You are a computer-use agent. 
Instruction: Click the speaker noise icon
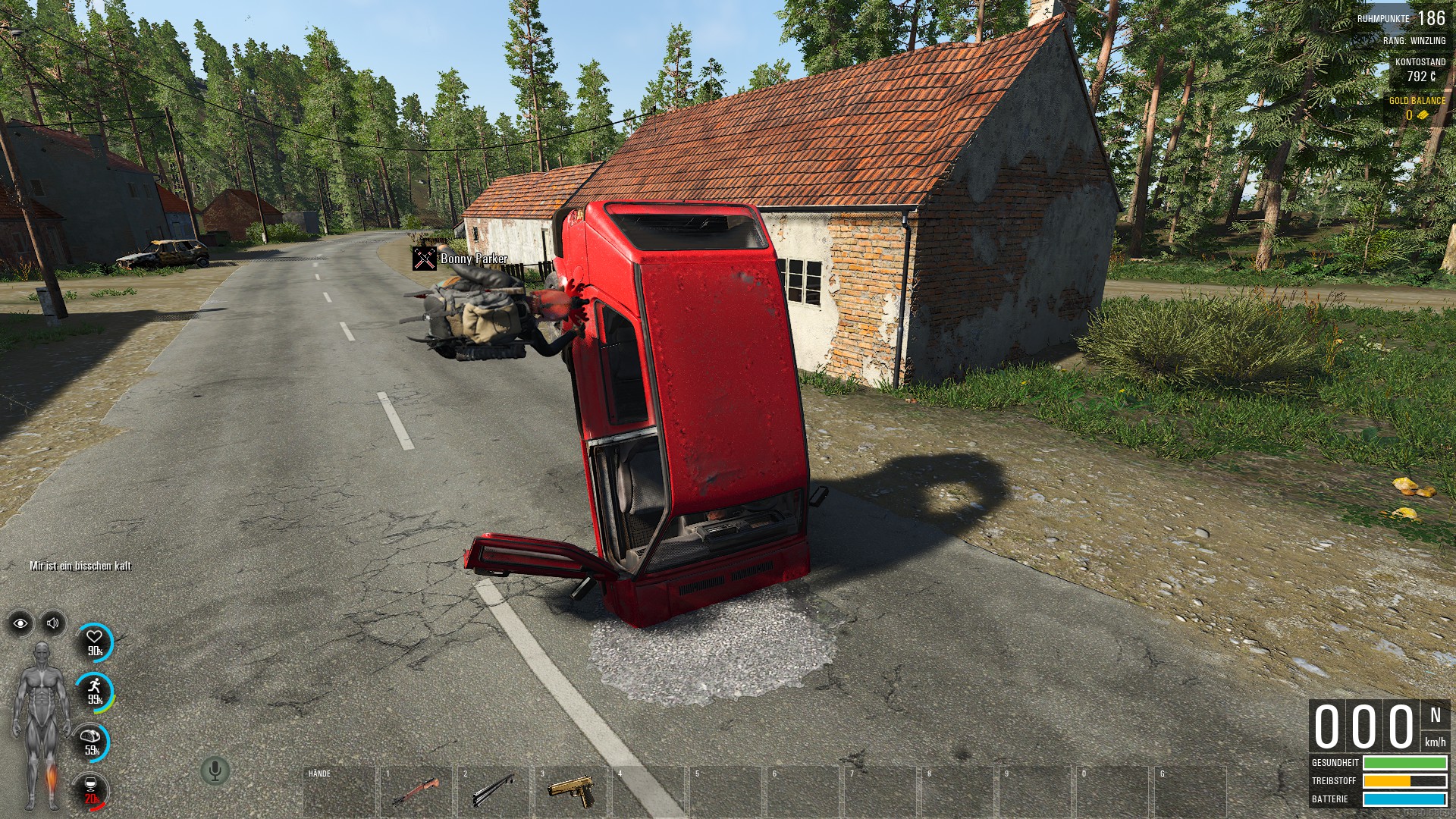53,623
